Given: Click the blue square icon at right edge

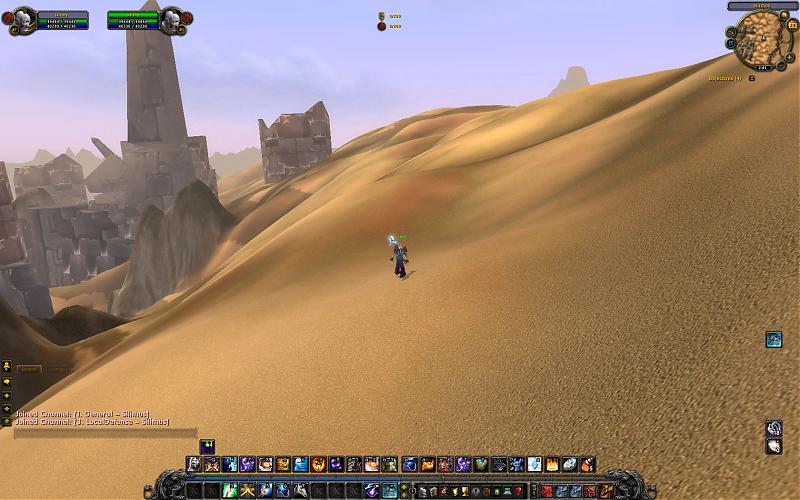Looking at the screenshot, I should pyautogui.click(x=773, y=340).
